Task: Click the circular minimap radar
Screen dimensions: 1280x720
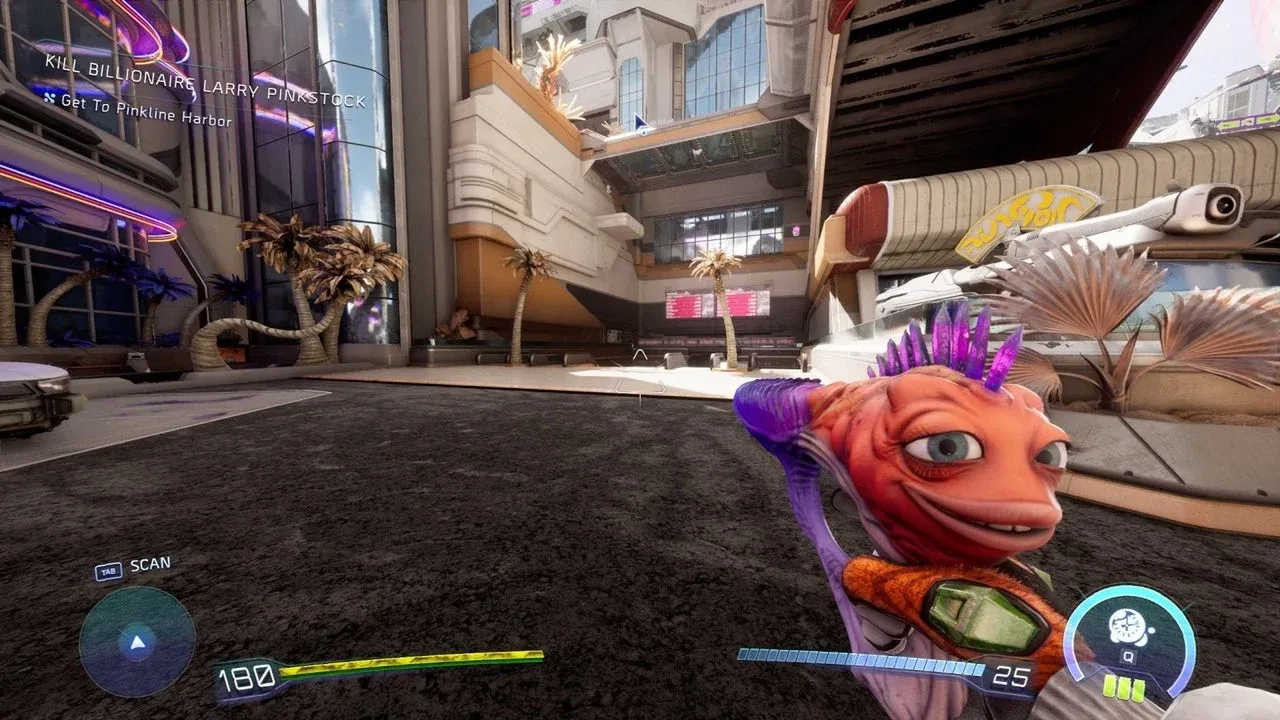Action: (x=137, y=641)
